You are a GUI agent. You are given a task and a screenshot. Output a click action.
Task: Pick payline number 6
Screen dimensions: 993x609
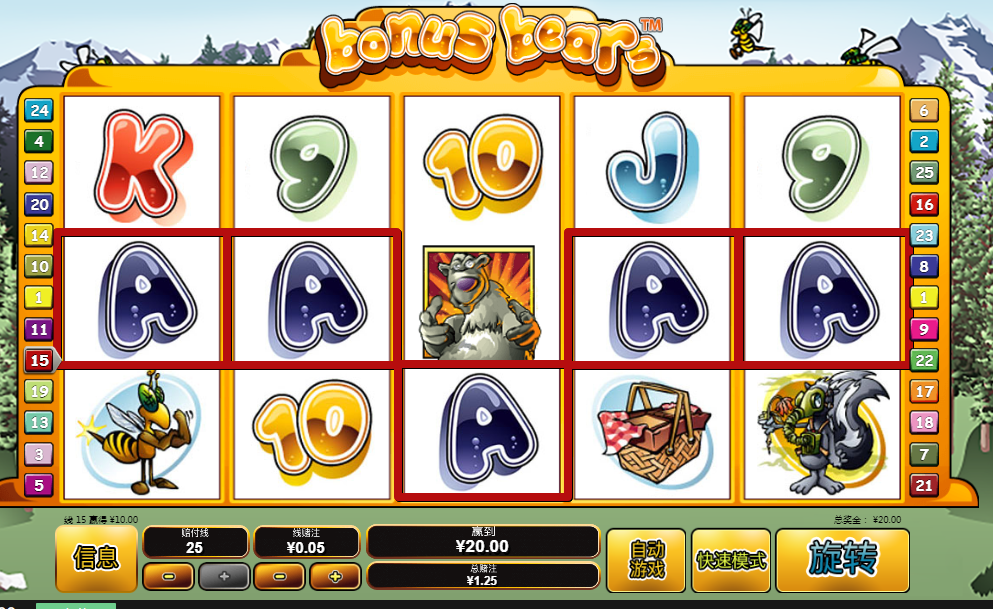(923, 110)
